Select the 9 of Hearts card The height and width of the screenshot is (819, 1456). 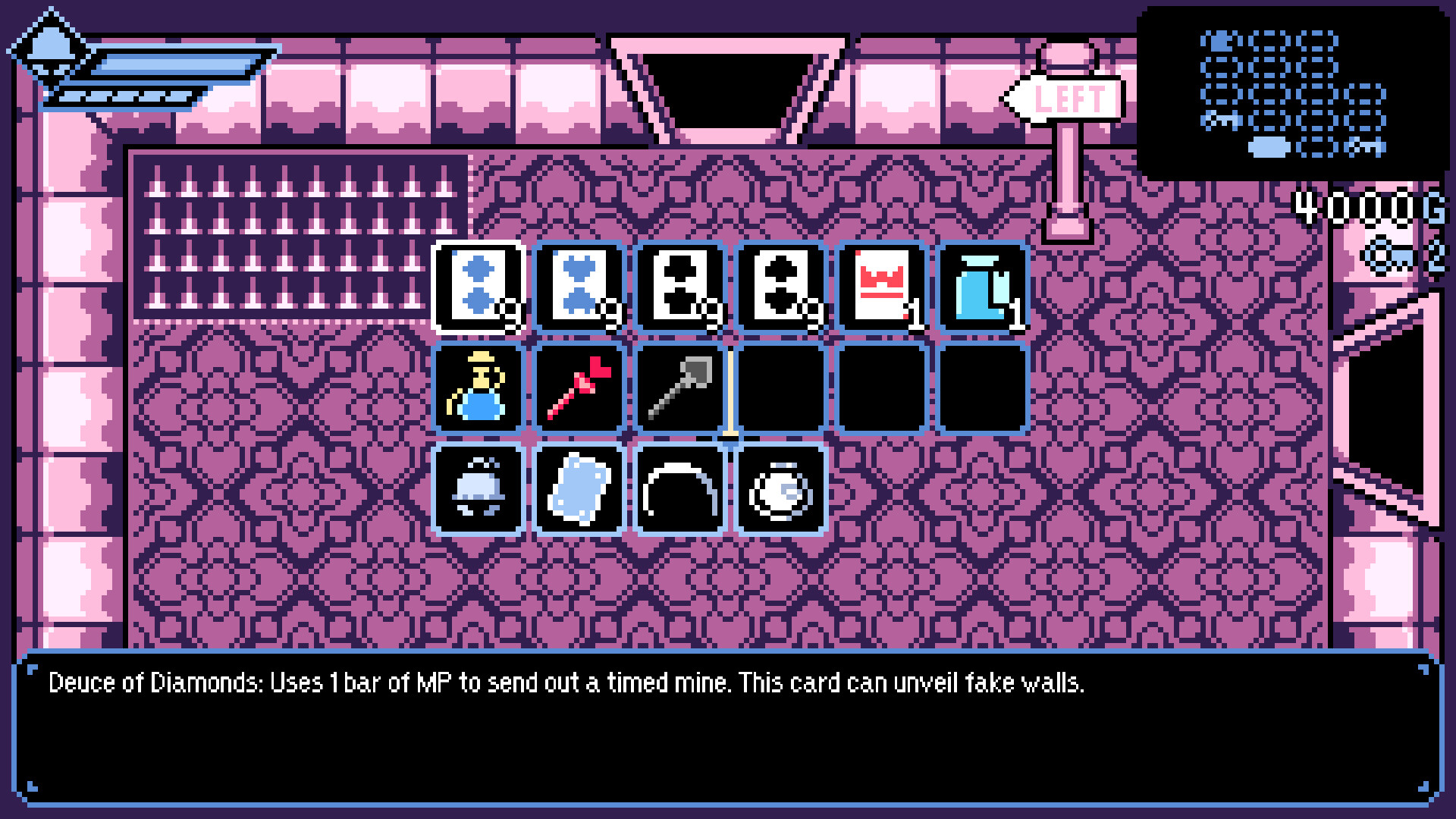578,287
